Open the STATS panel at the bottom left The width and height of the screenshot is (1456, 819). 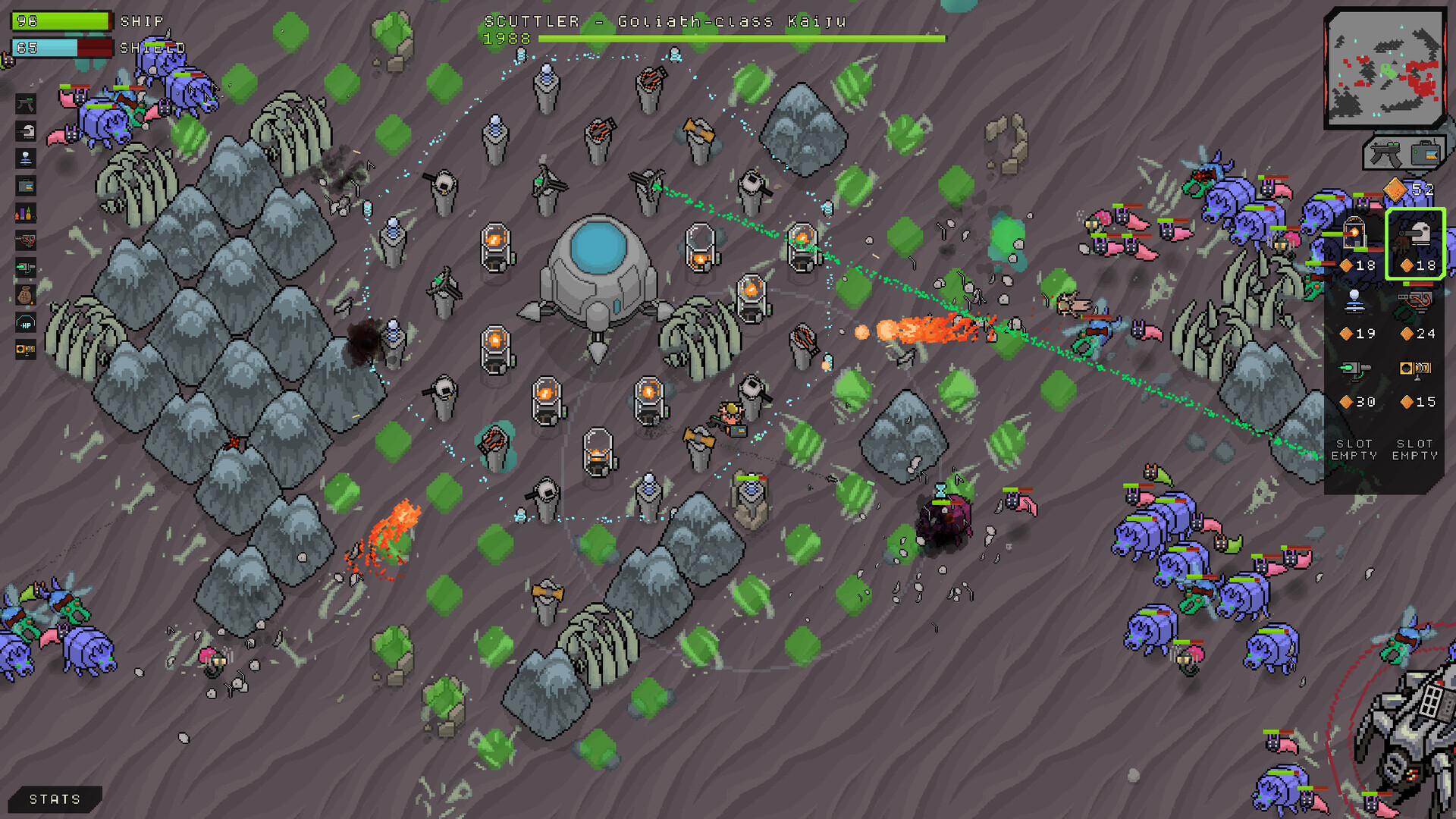(53, 799)
